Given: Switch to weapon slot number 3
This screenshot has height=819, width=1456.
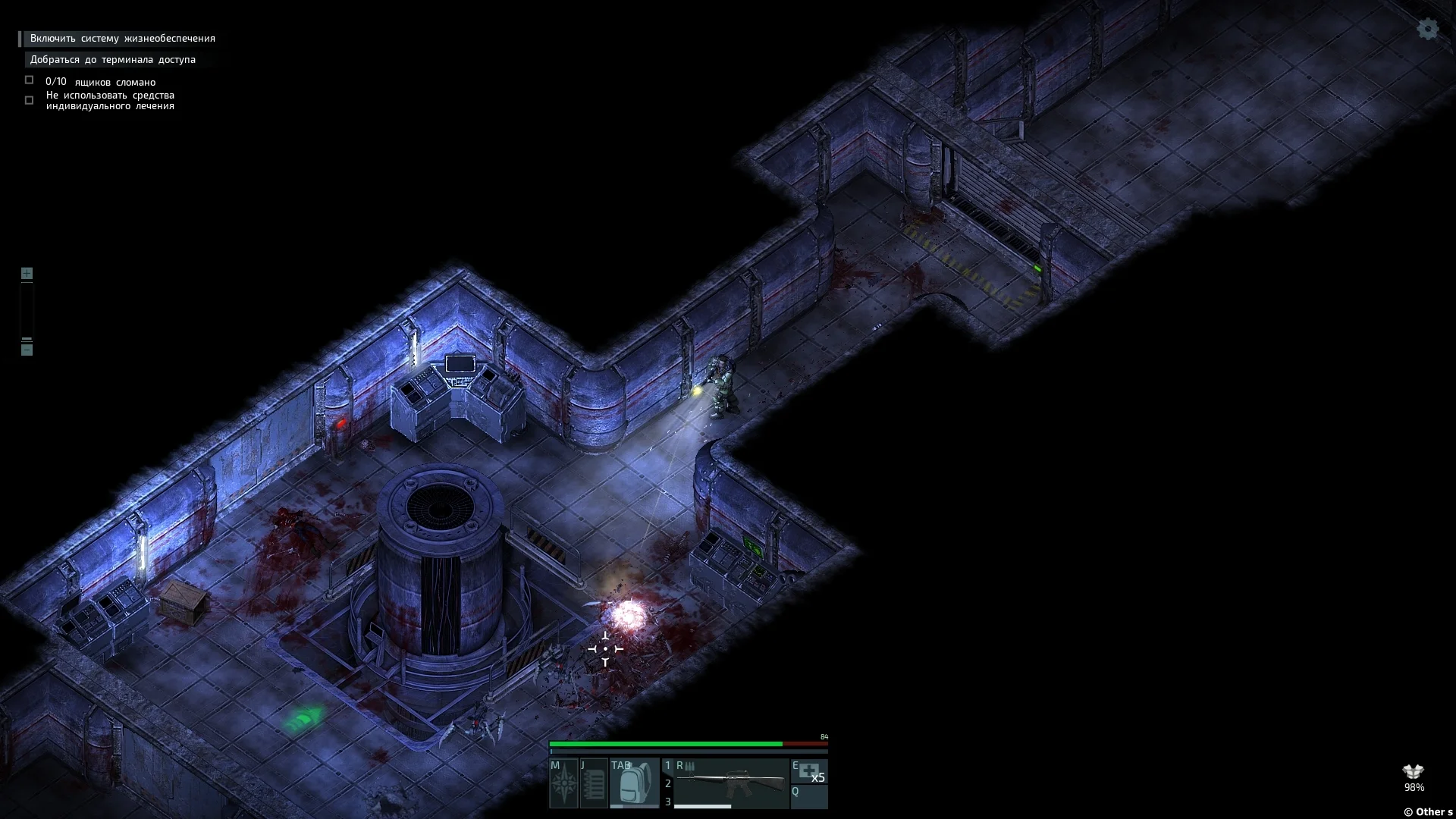Looking at the screenshot, I should click(x=668, y=802).
